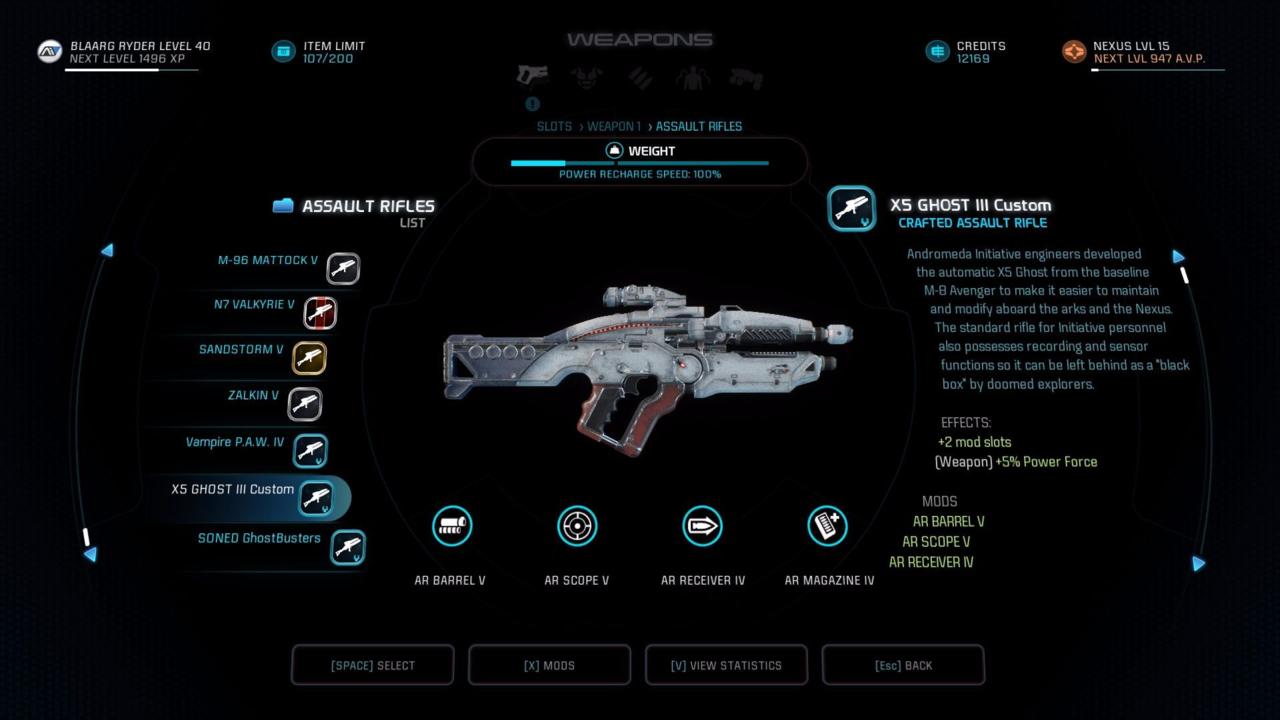Select the chest armor category icon
This screenshot has height=720, width=1280.
(586, 77)
